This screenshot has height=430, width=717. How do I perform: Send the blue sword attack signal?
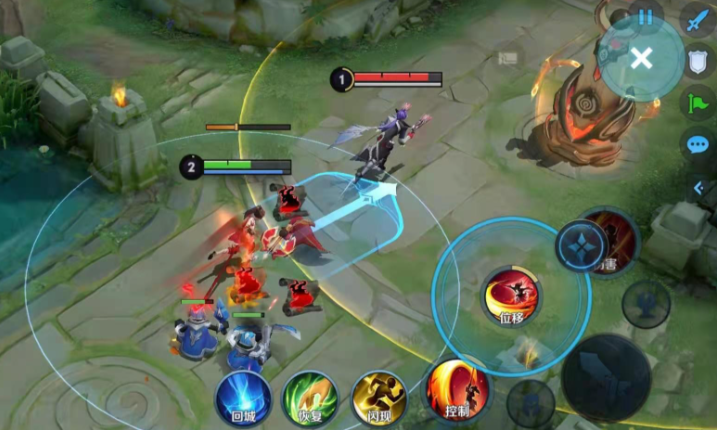(x=697, y=19)
